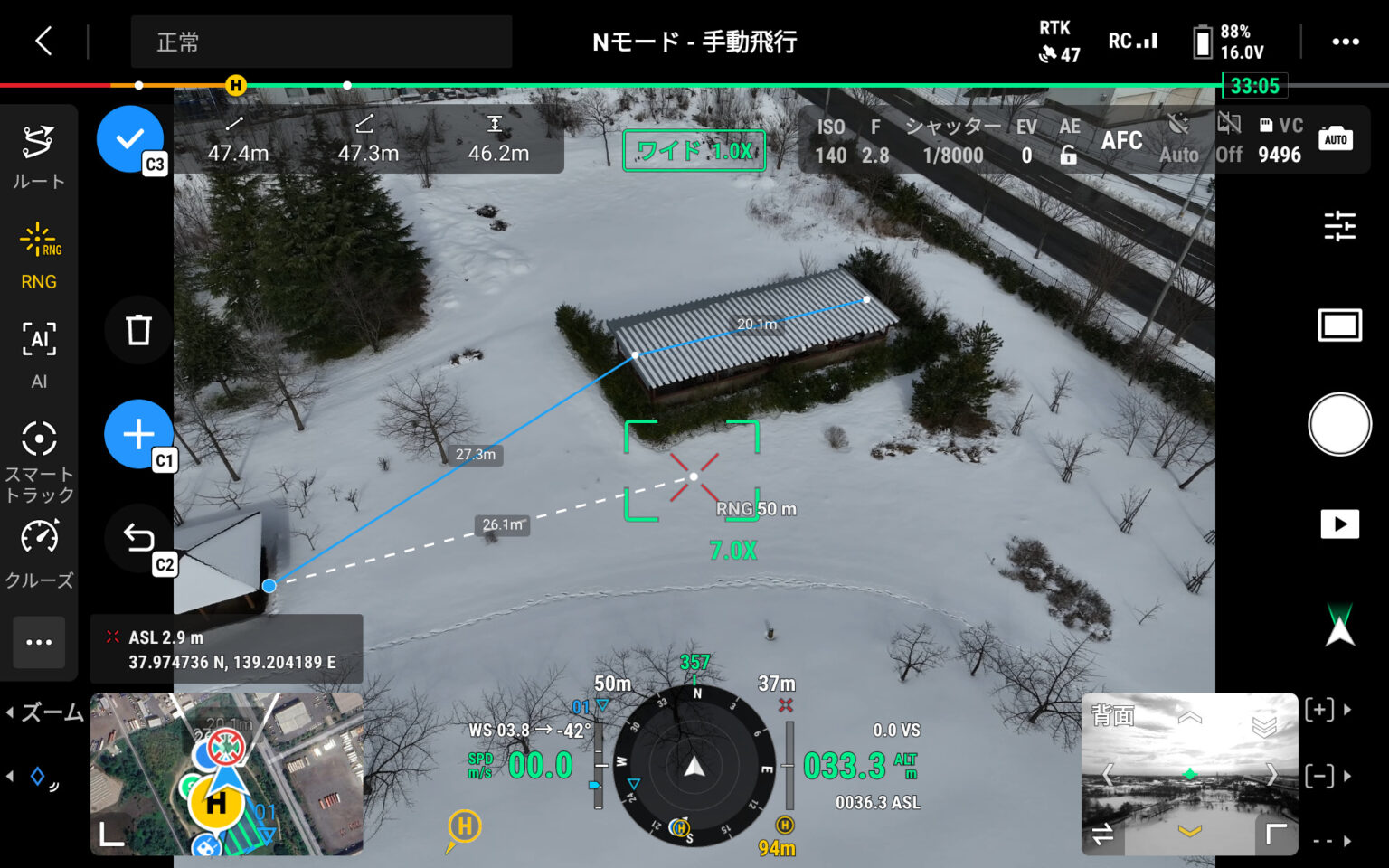Switch the Wide 1.0X camera lens
Screen dimensions: 1389x868
(694, 151)
